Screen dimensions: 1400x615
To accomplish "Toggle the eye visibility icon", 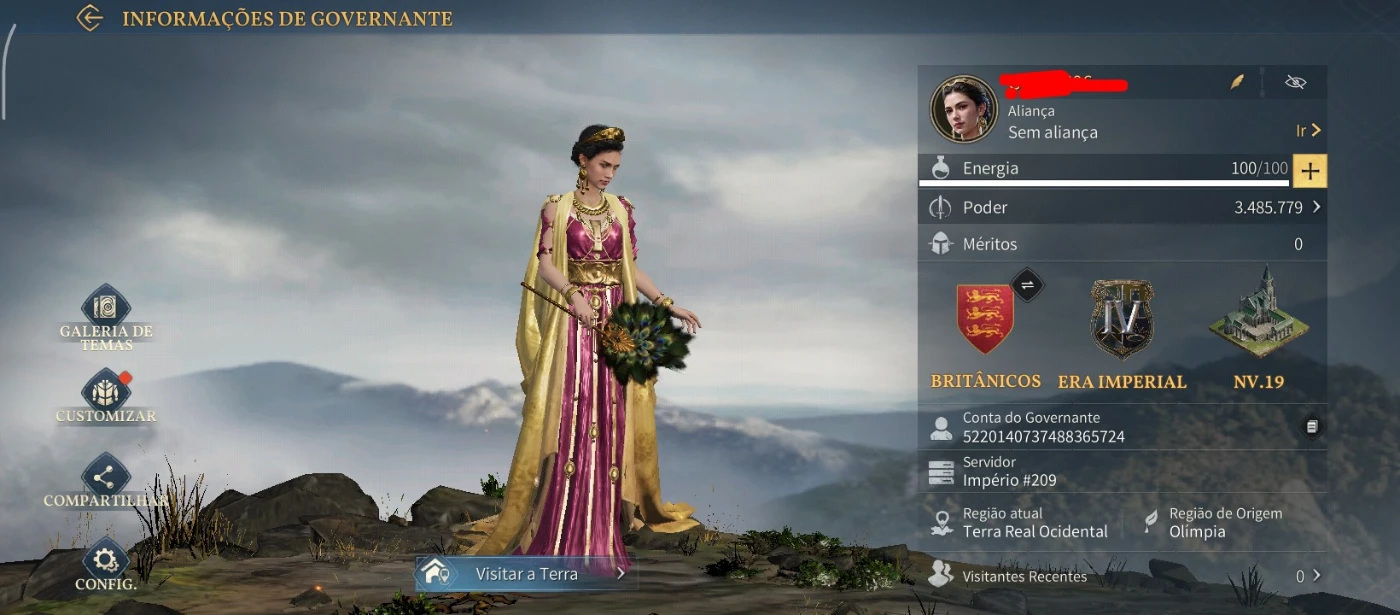I will click(x=1296, y=82).
